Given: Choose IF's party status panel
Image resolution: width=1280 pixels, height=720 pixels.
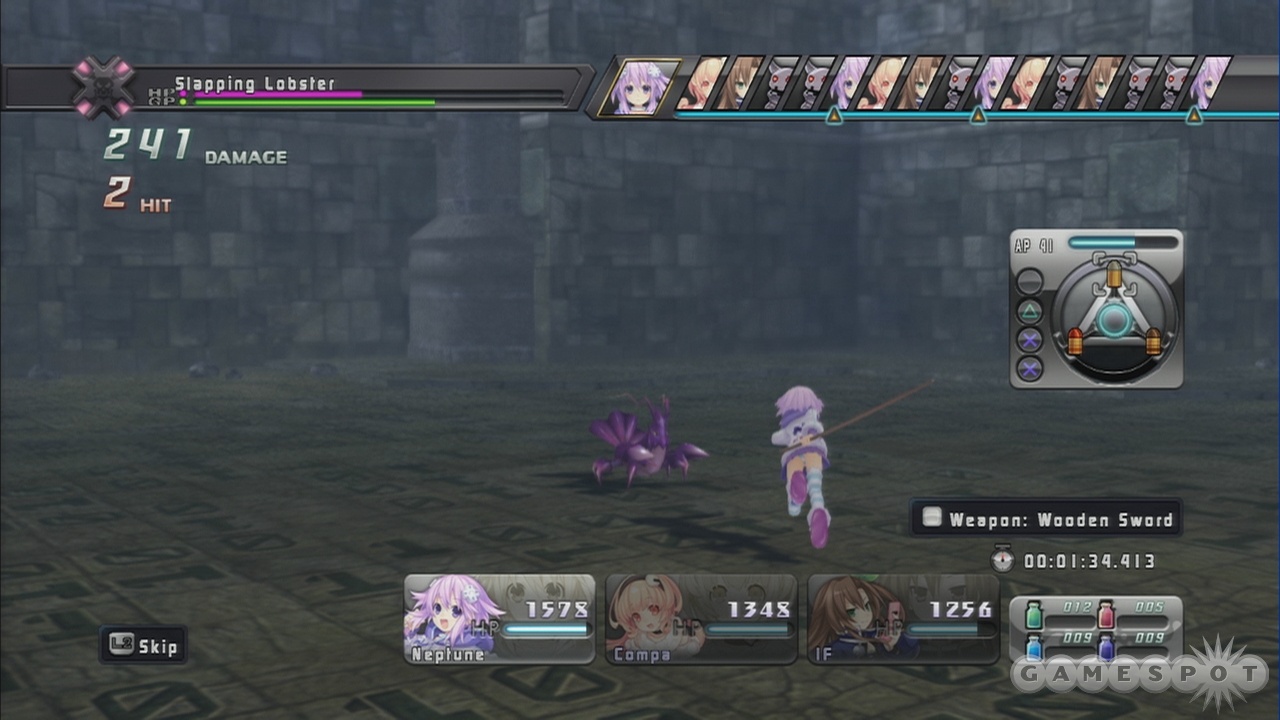Looking at the screenshot, I should point(903,619).
